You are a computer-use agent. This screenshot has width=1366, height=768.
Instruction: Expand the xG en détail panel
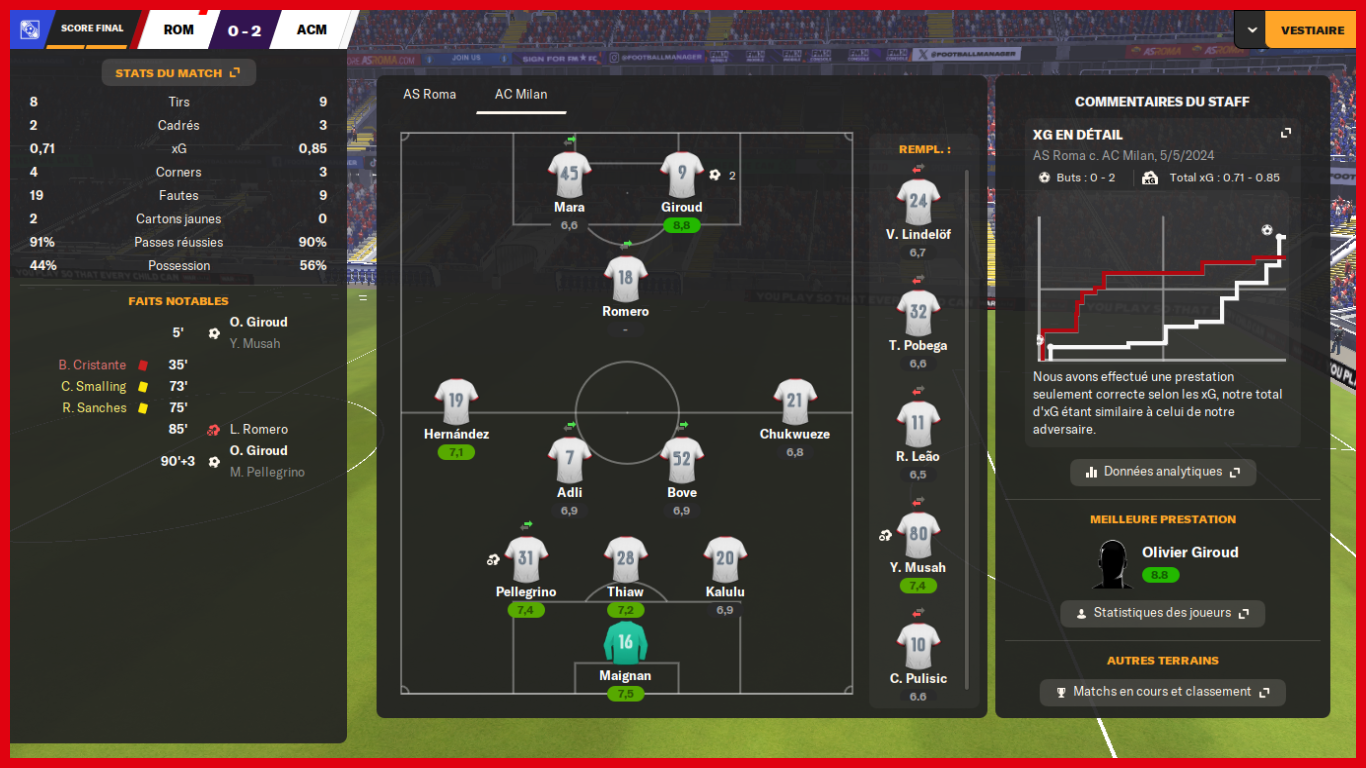pyautogui.click(x=1286, y=133)
